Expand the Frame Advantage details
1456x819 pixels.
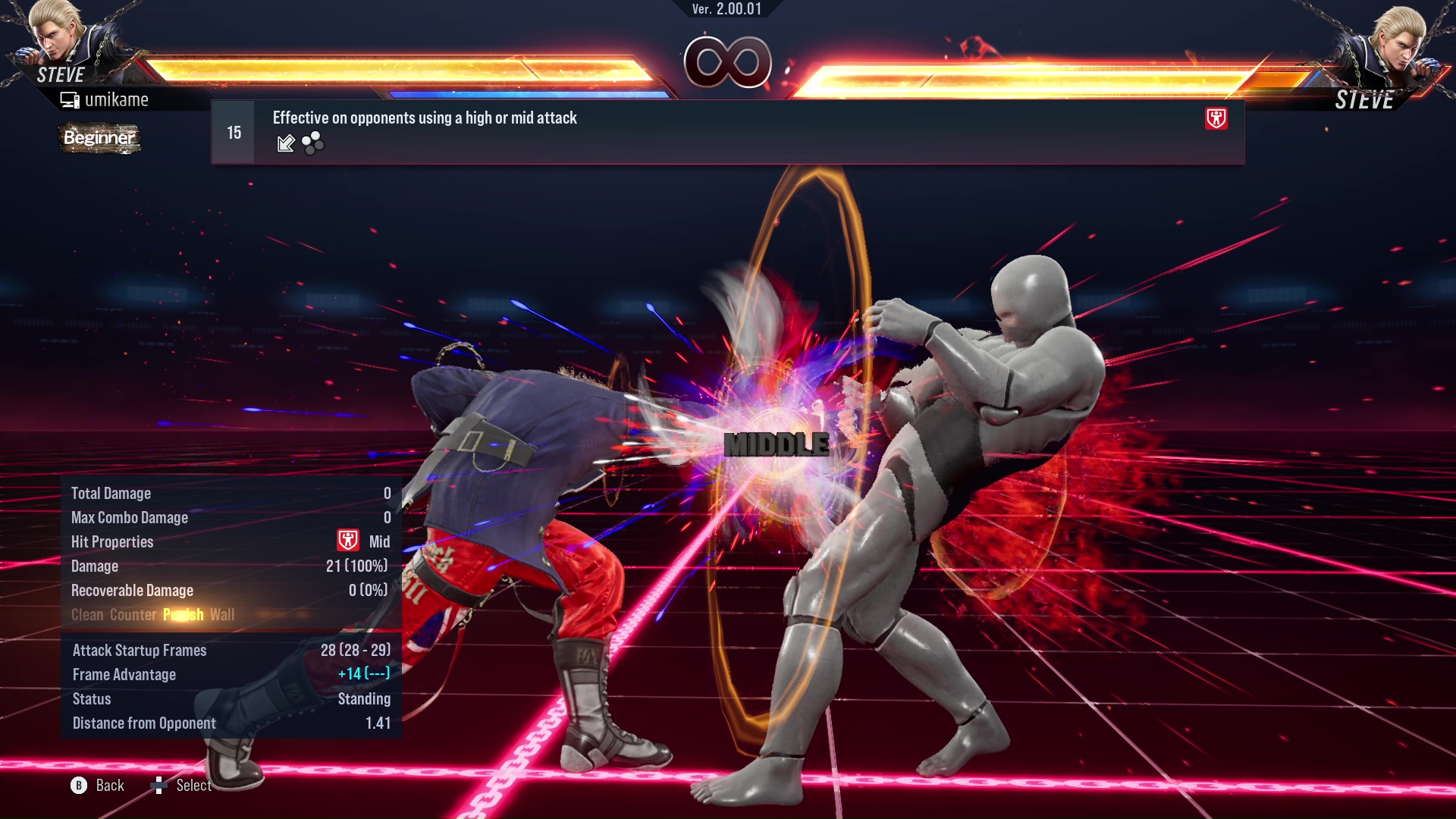[124, 674]
